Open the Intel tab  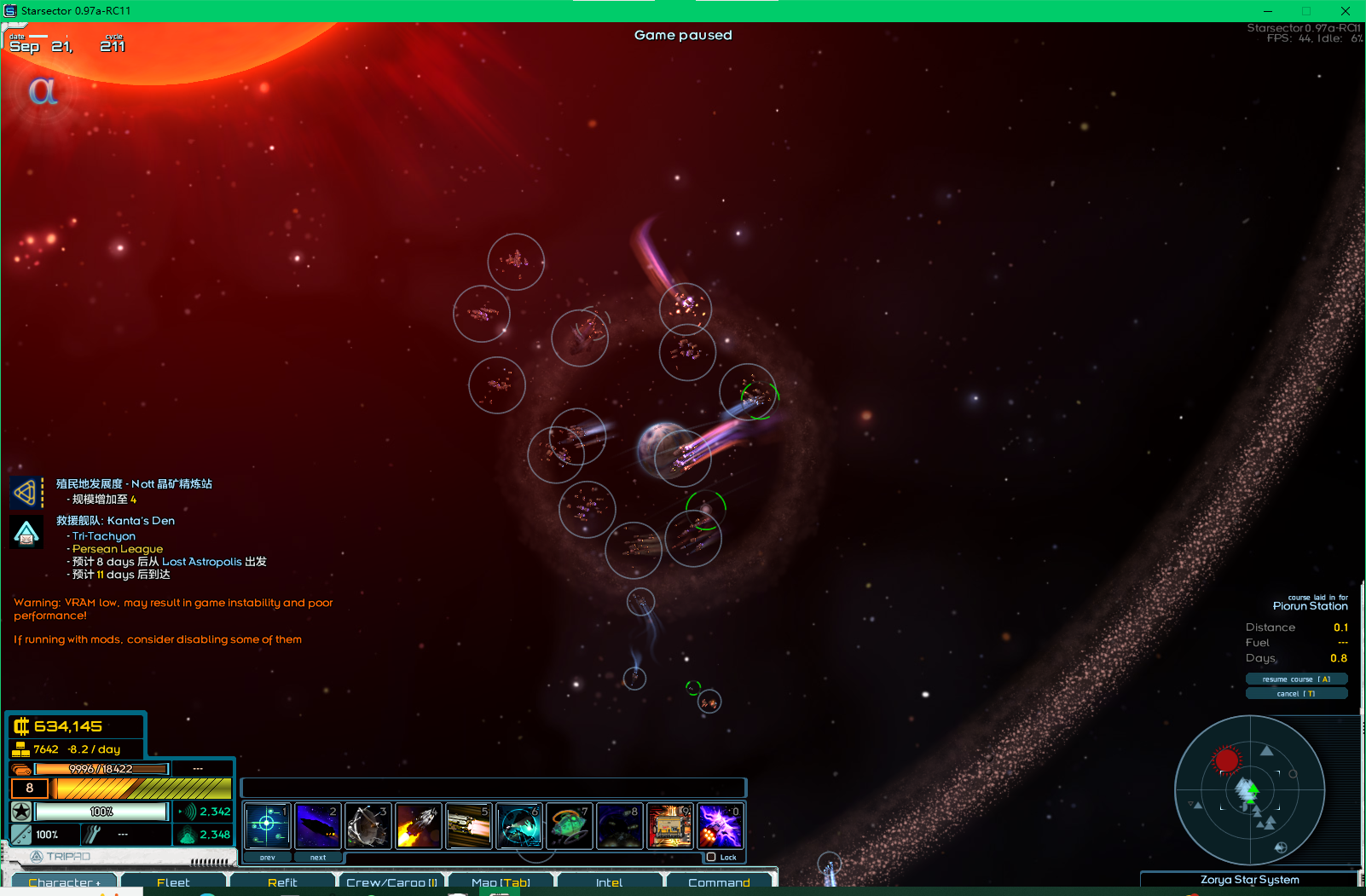(609, 882)
